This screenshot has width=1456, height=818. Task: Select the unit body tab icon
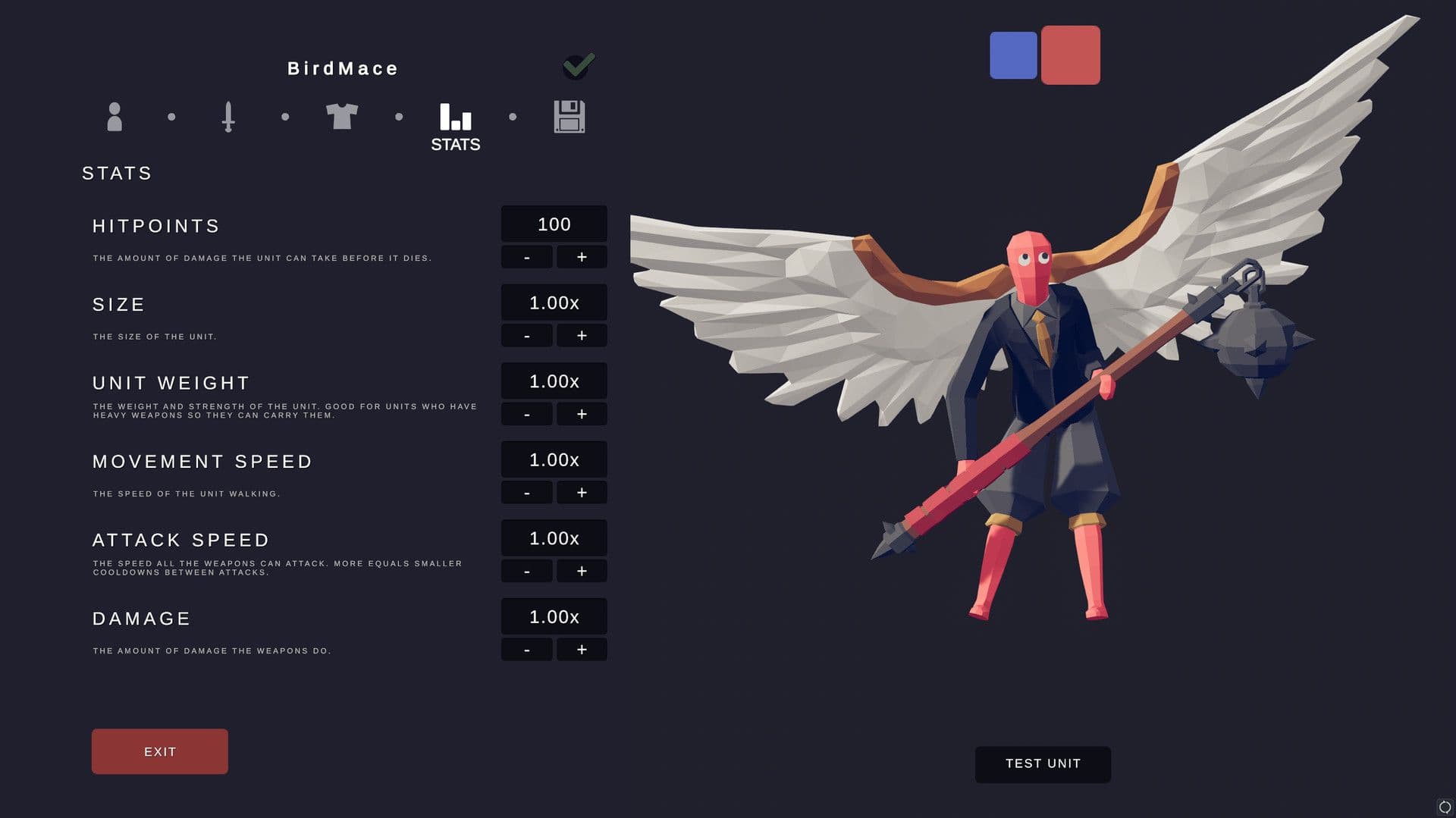point(115,117)
